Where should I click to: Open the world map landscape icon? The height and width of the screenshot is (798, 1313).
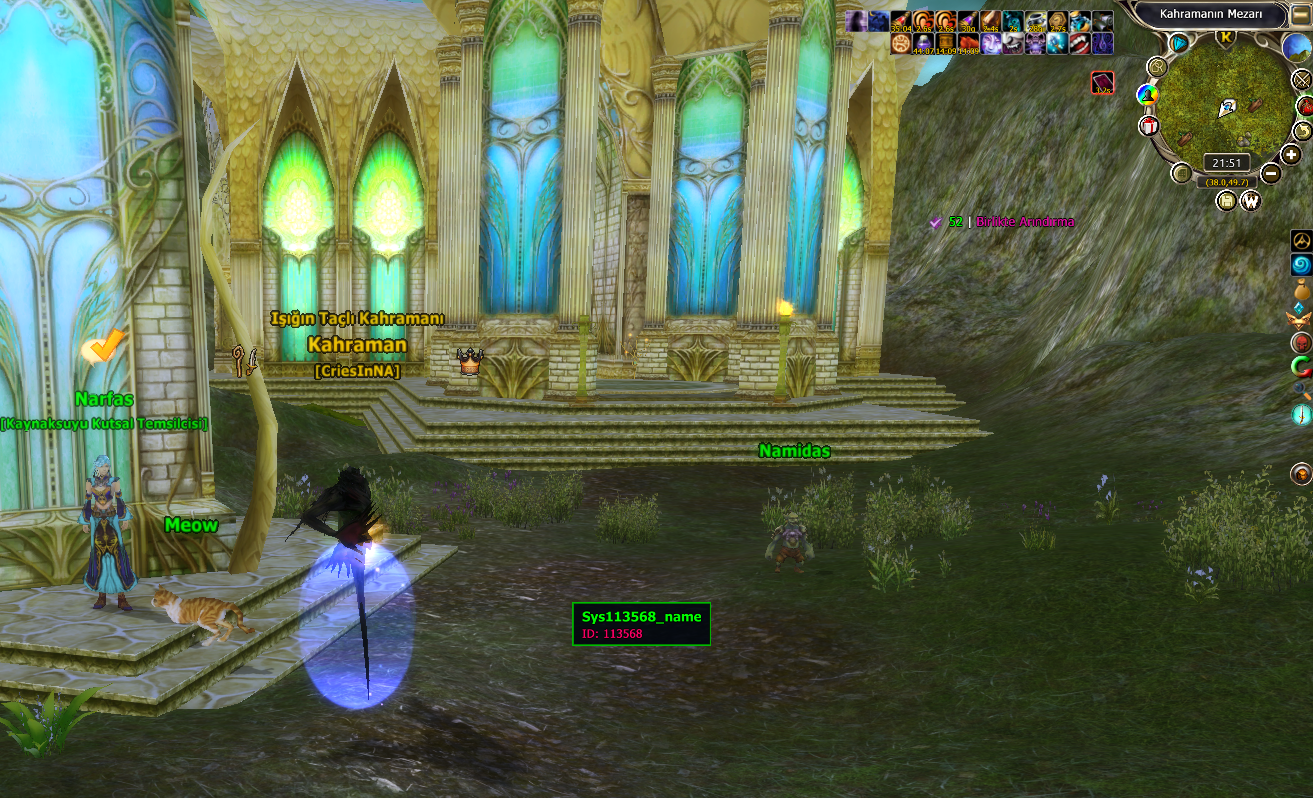point(1297,46)
